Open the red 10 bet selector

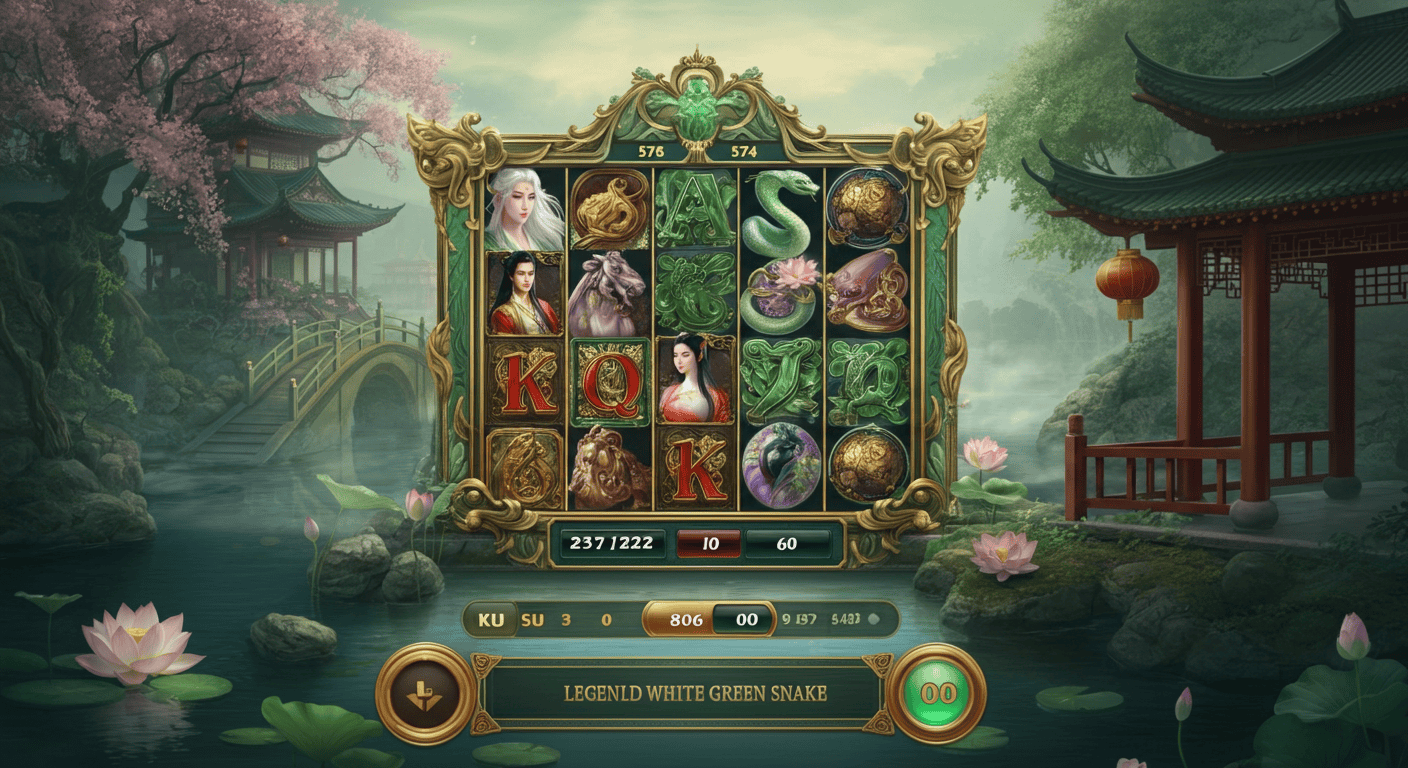pos(709,543)
